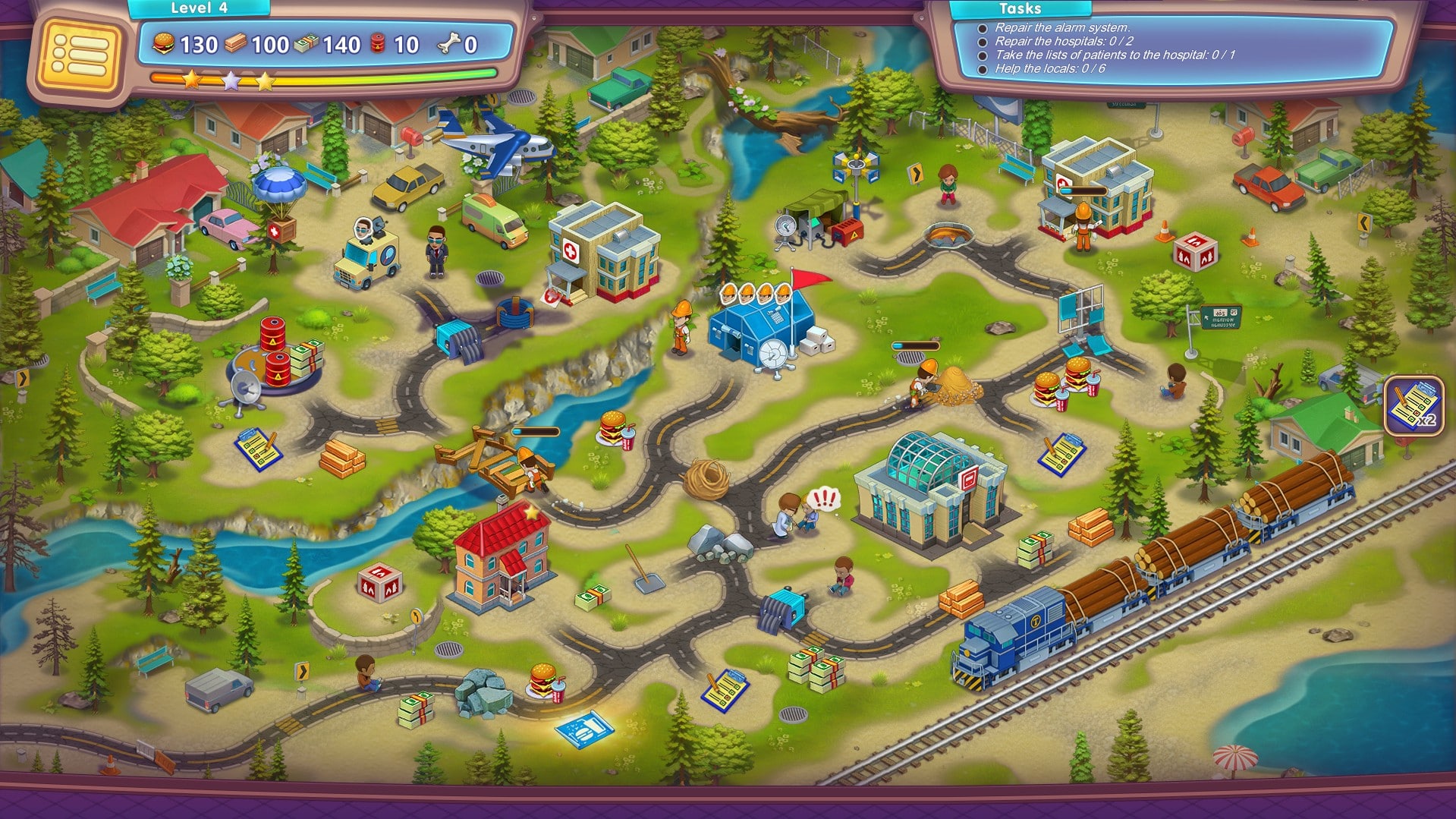Expand the Tasks panel header

[x=1020, y=9]
